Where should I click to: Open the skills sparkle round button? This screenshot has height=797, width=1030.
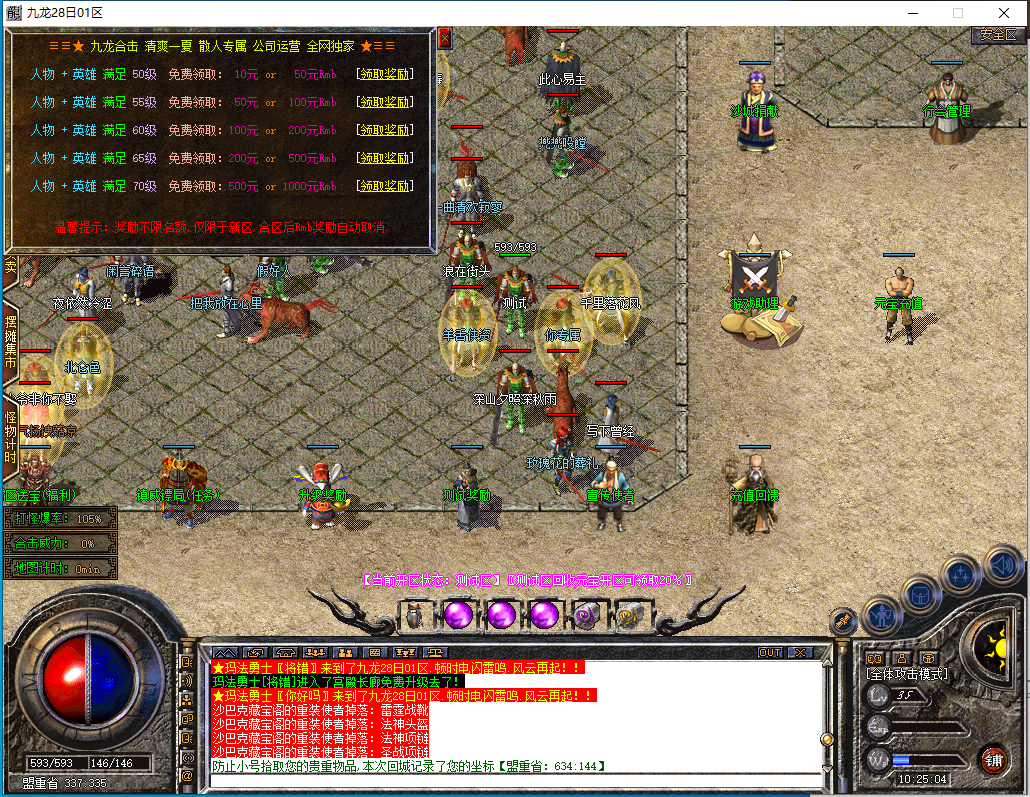(x=961, y=574)
